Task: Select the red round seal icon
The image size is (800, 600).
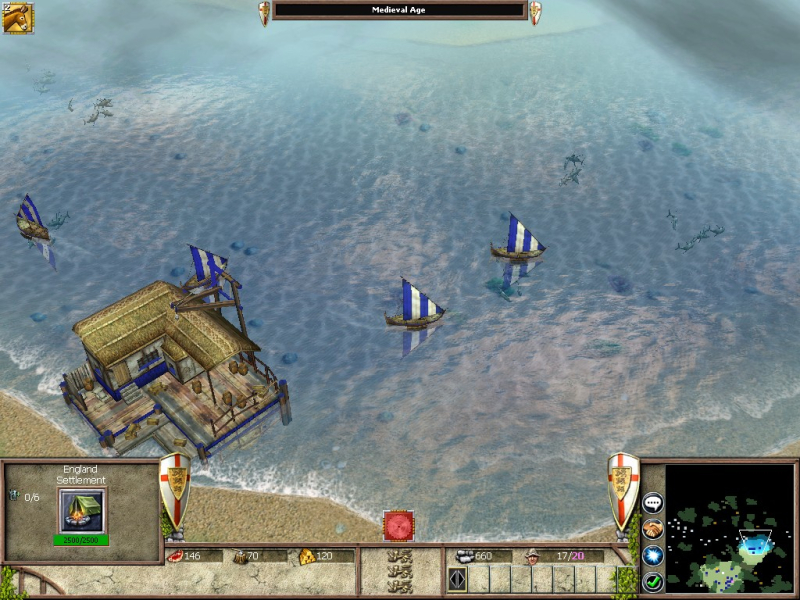Action: (399, 526)
